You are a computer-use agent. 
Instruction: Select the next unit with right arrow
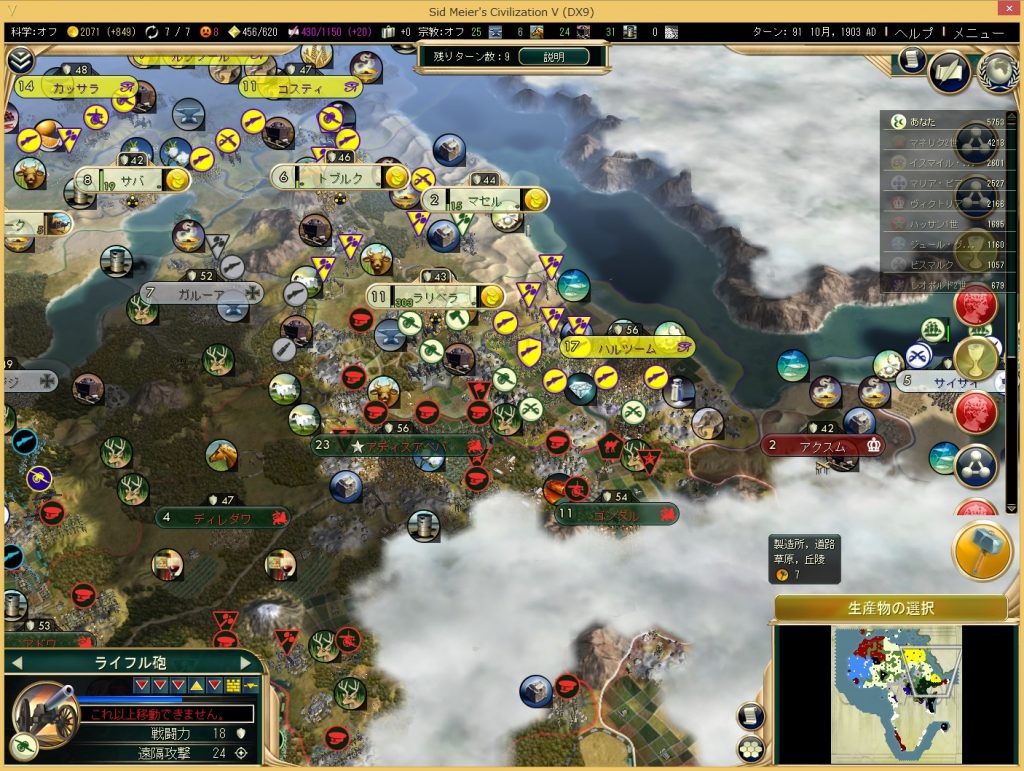click(246, 662)
